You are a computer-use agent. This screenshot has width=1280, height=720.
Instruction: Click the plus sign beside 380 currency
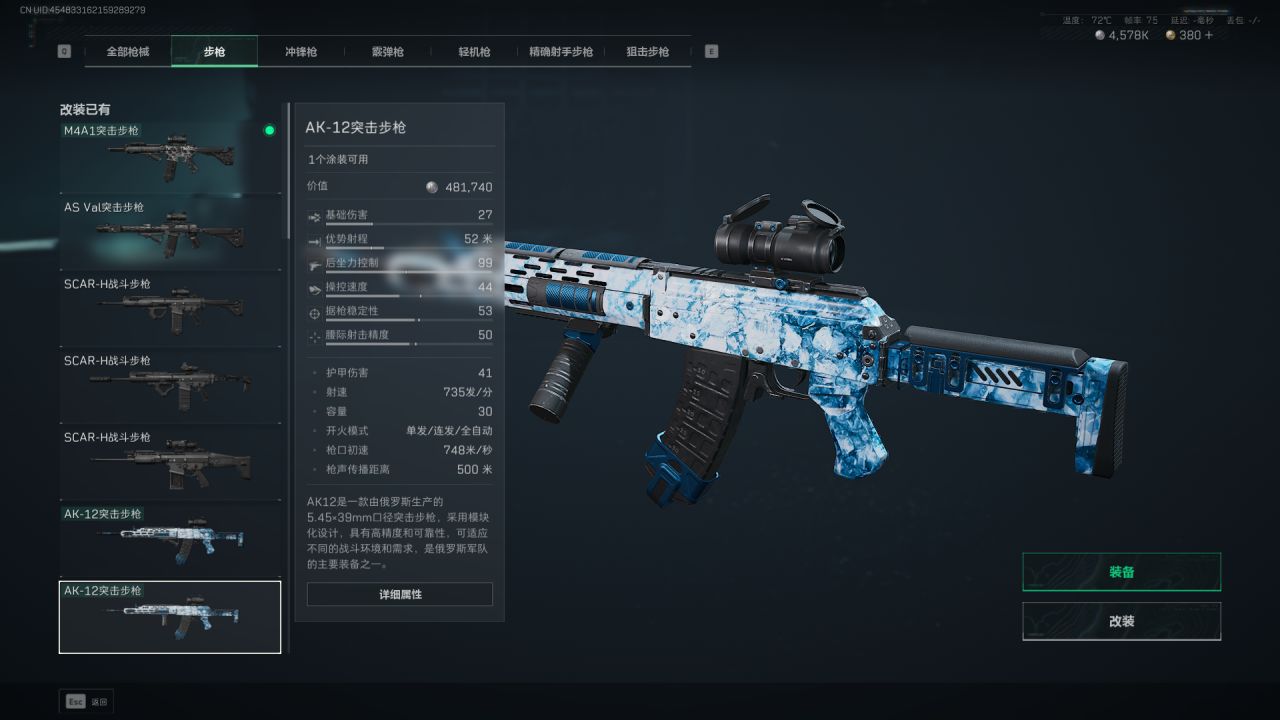pos(1209,35)
